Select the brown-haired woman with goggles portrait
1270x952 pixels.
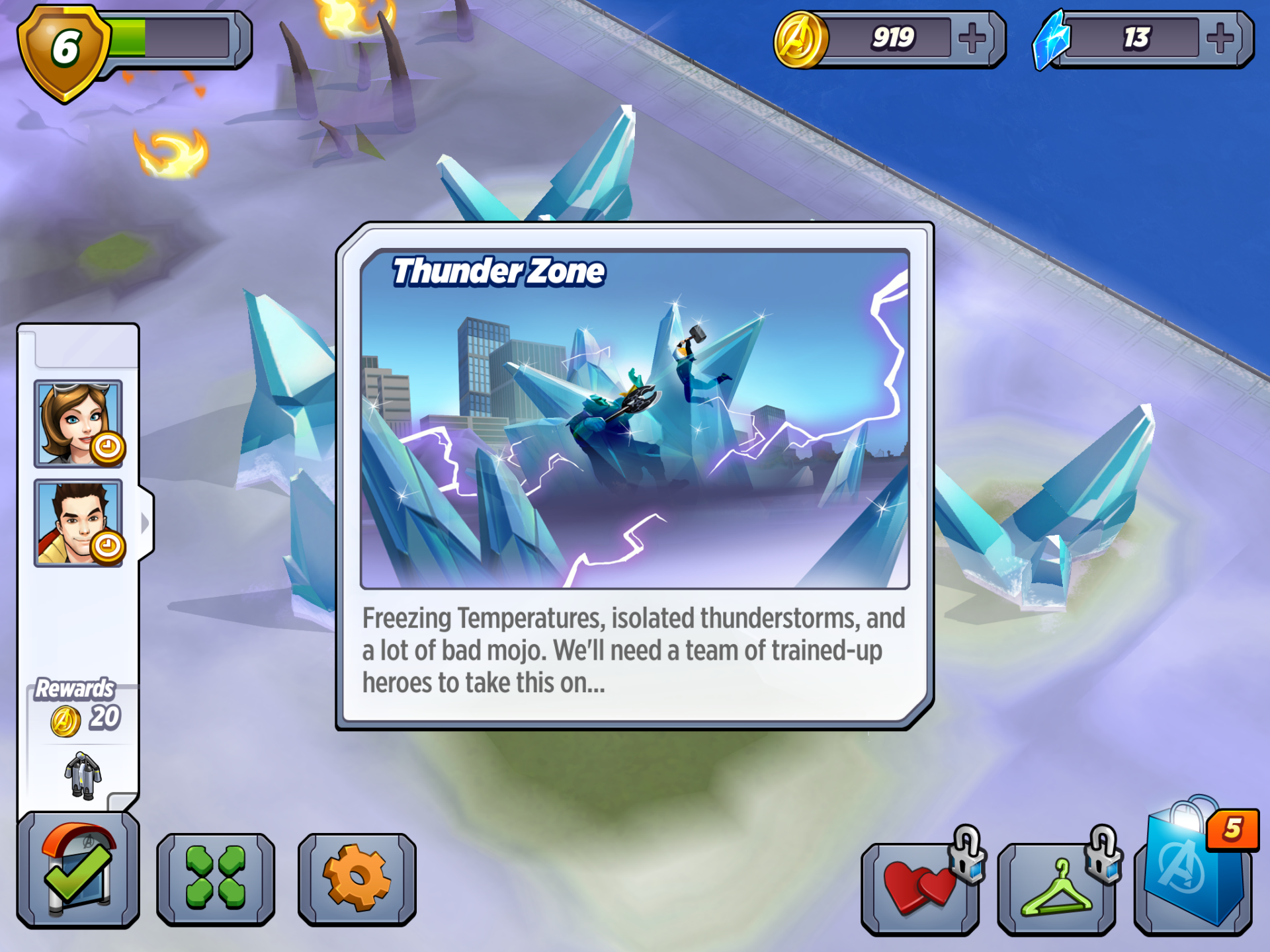[78, 424]
